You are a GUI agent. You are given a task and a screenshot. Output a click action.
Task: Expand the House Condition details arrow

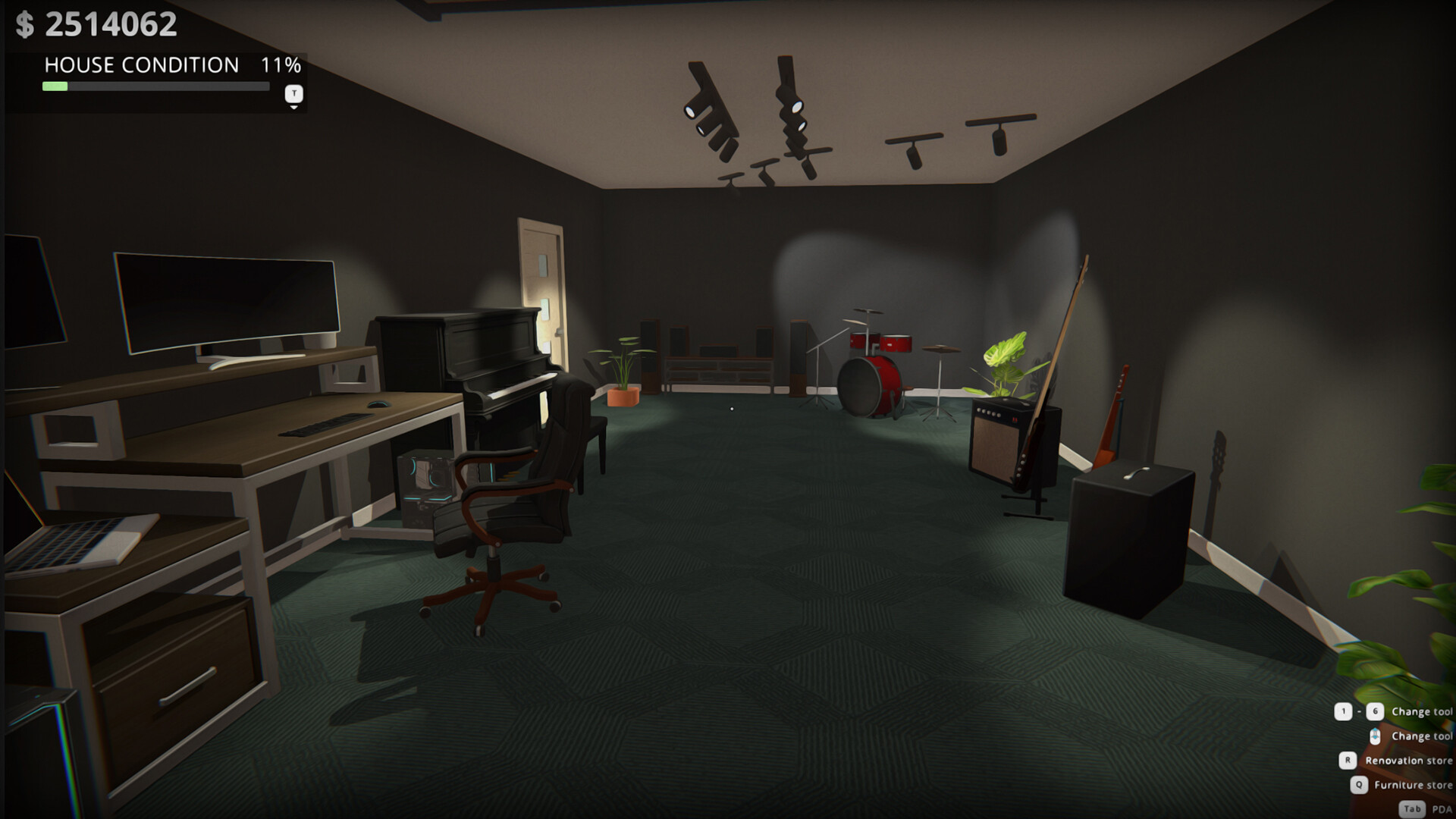click(292, 106)
